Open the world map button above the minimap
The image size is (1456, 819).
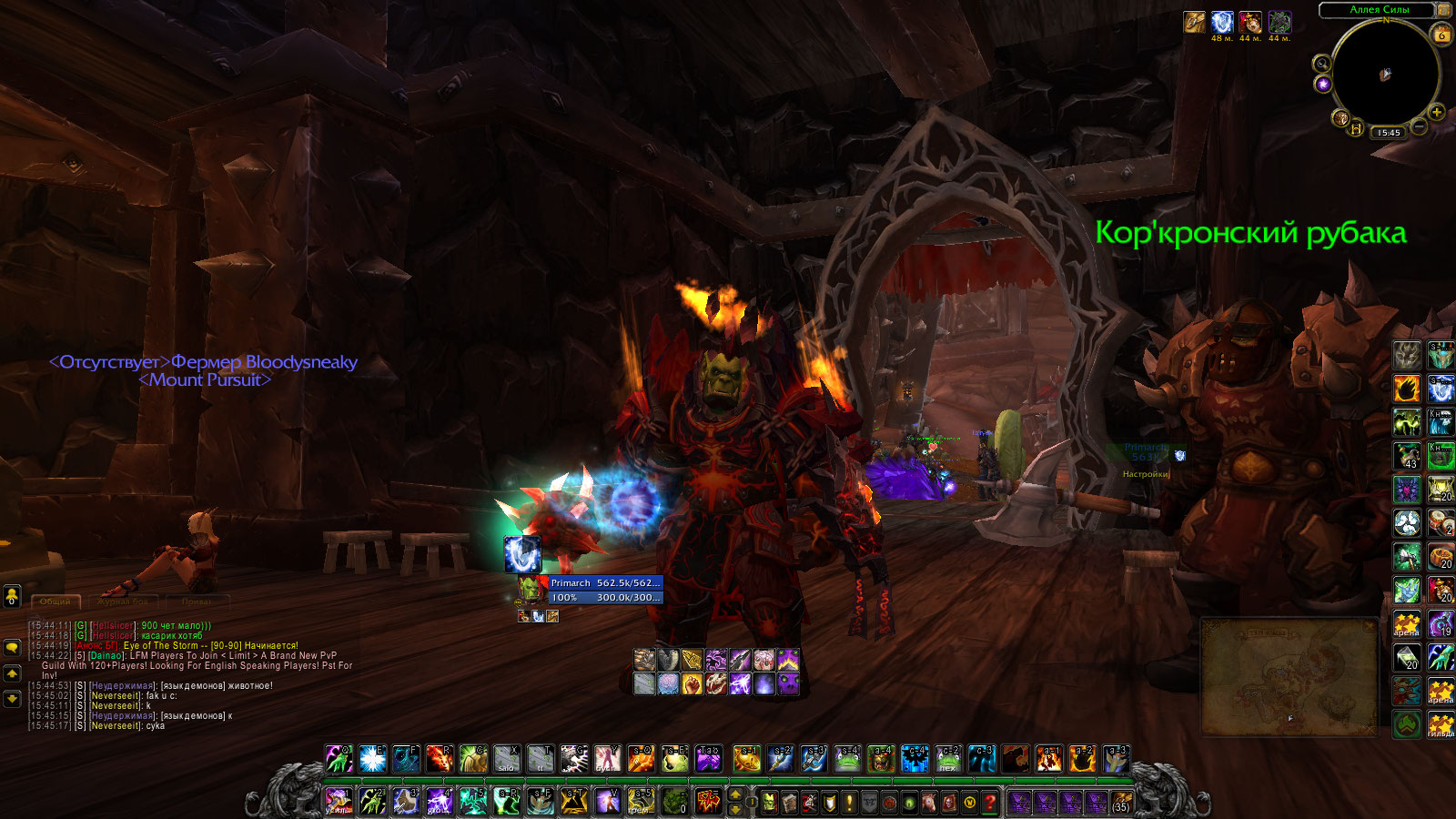(x=1443, y=10)
